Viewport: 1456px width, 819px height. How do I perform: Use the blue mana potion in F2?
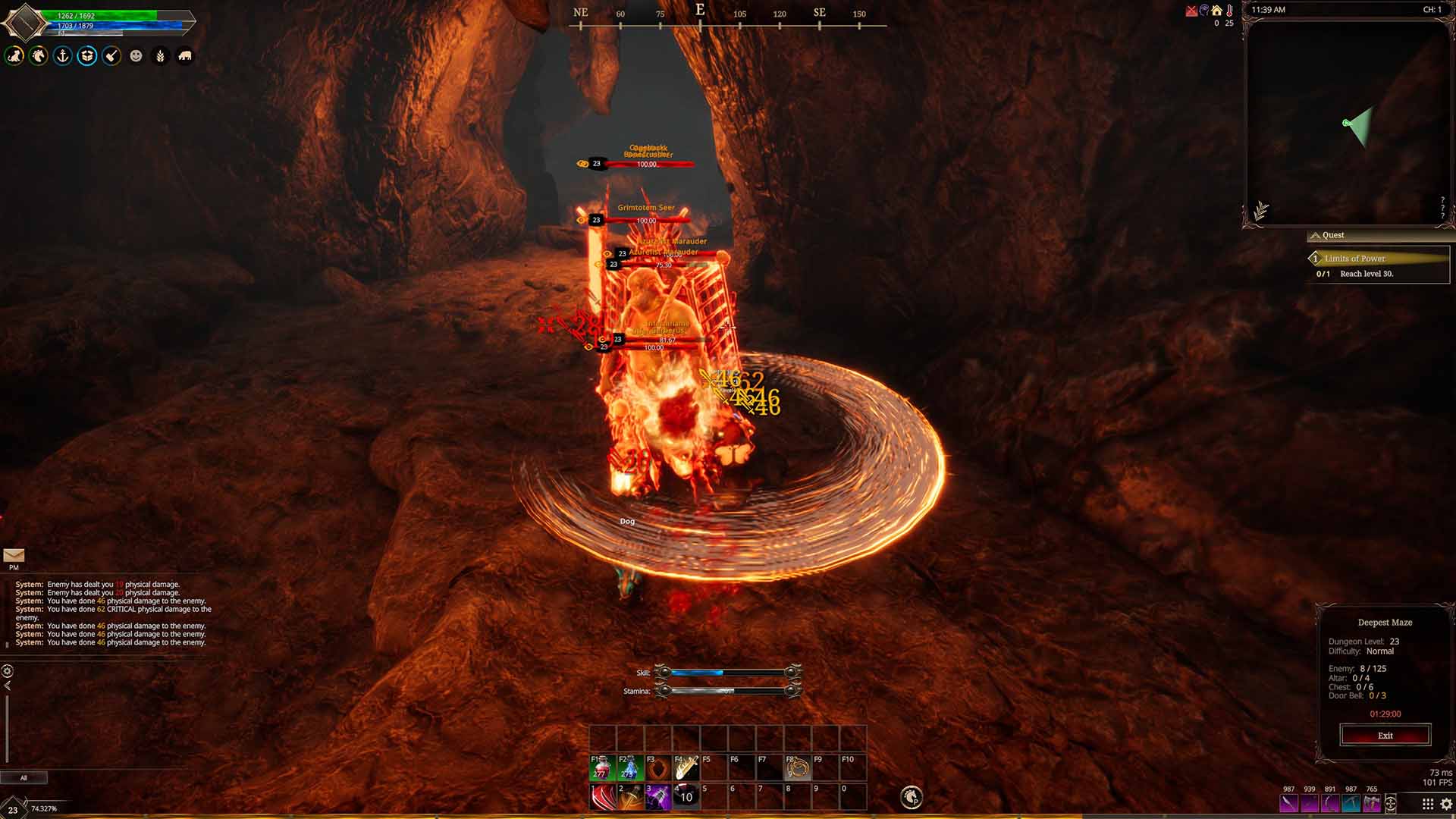pyautogui.click(x=630, y=767)
